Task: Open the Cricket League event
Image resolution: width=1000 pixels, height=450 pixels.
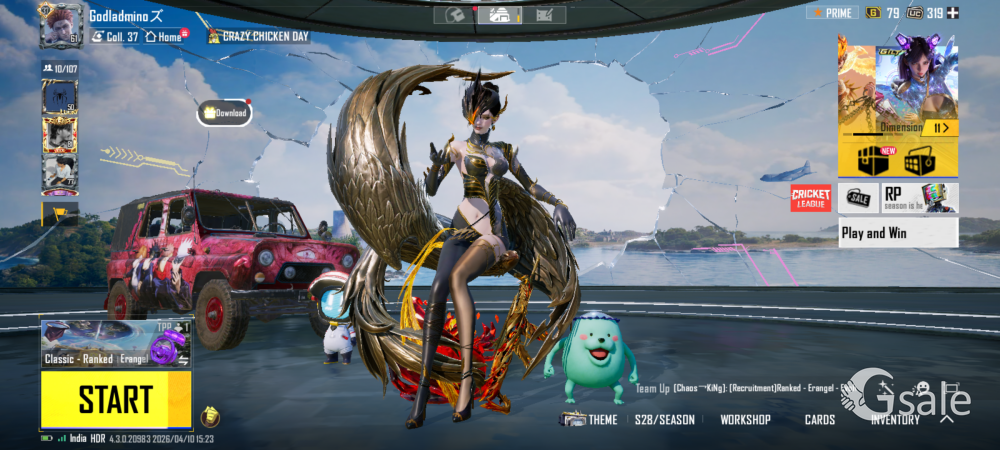Action: tap(811, 198)
